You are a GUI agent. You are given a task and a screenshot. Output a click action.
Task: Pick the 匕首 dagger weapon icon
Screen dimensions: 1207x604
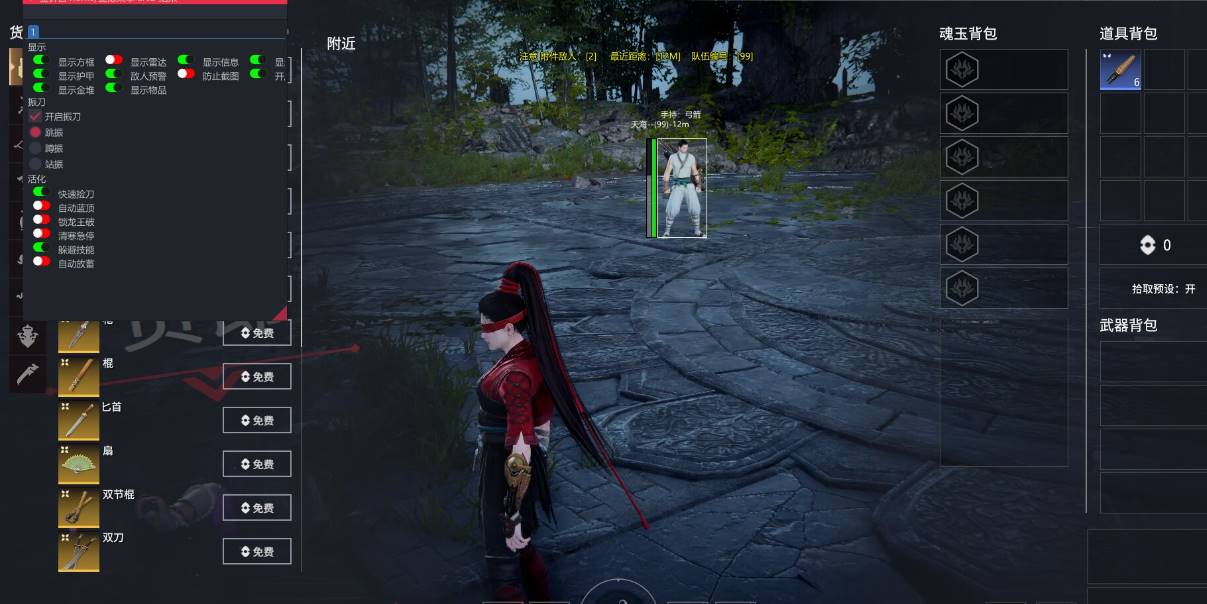click(78, 421)
